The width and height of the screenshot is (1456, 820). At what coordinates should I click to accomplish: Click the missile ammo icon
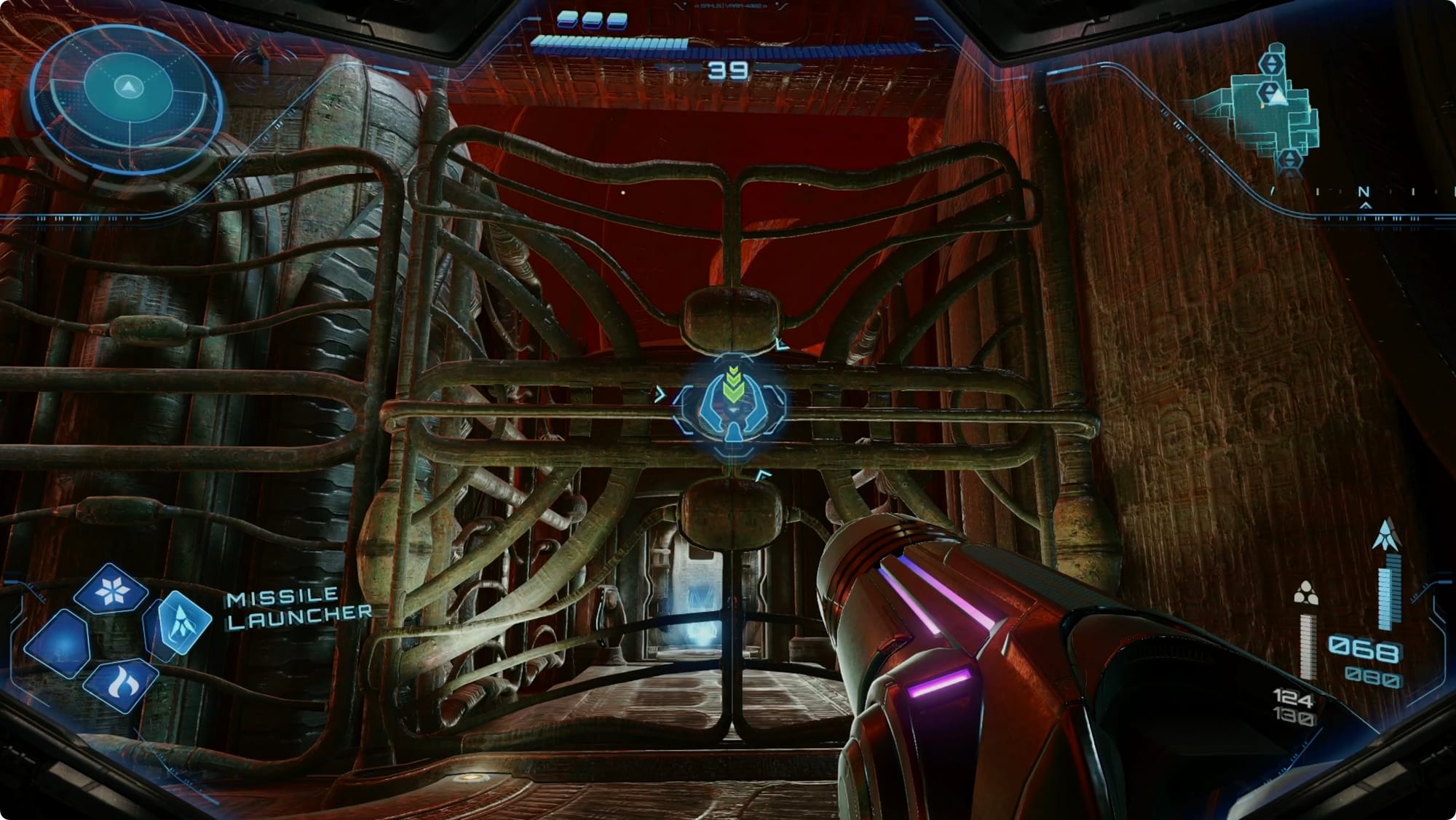click(x=1386, y=535)
